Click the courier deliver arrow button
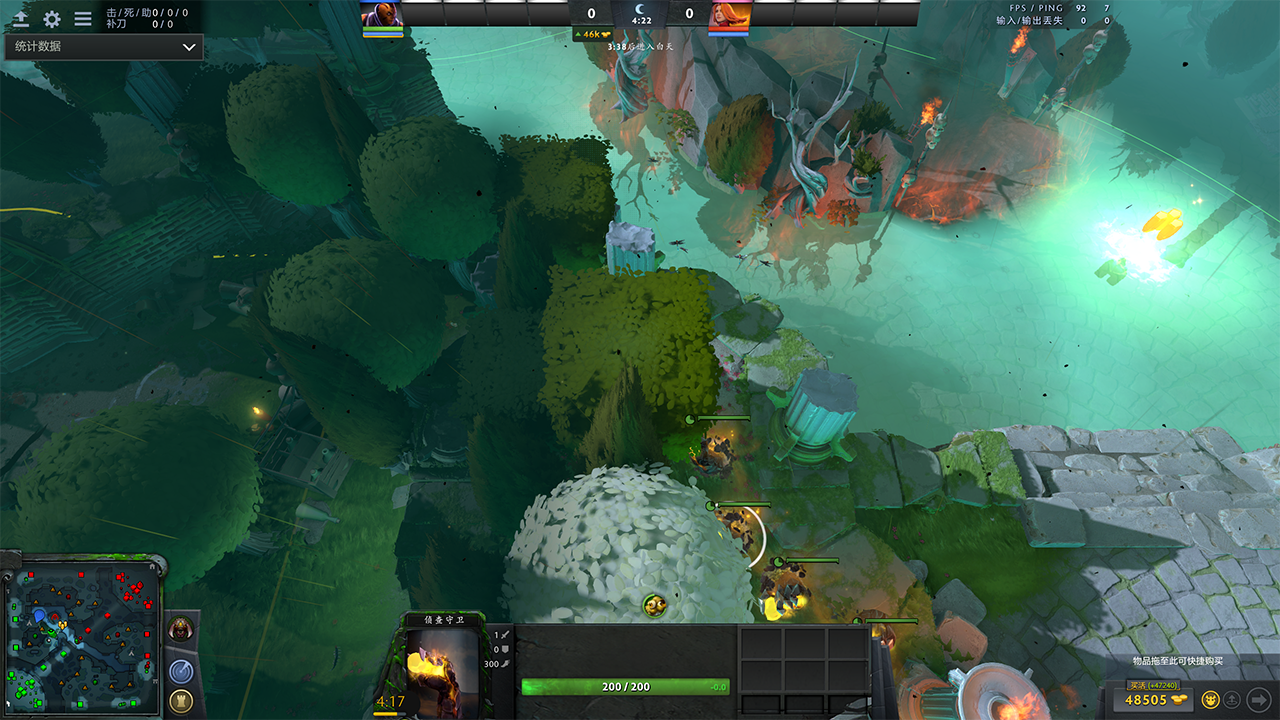Viewport: 1280px width, 720px height. [x=1258, y=700]
